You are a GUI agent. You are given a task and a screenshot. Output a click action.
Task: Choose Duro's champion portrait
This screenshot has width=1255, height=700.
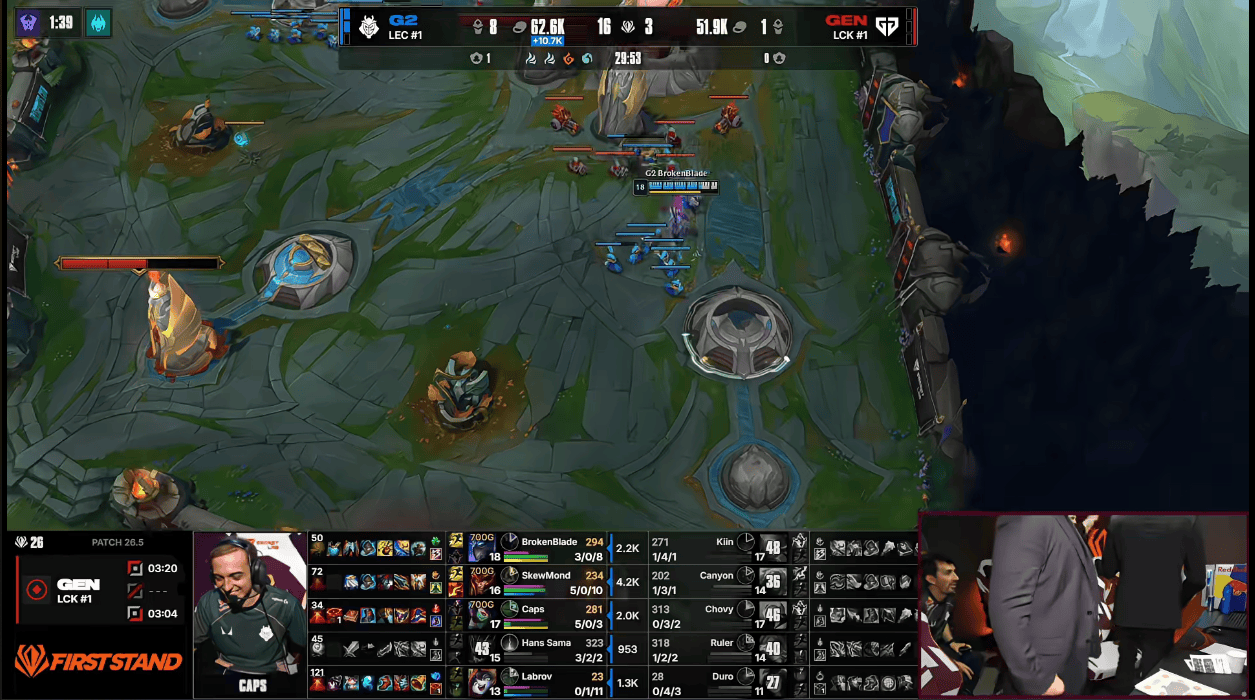coord(772,682)
